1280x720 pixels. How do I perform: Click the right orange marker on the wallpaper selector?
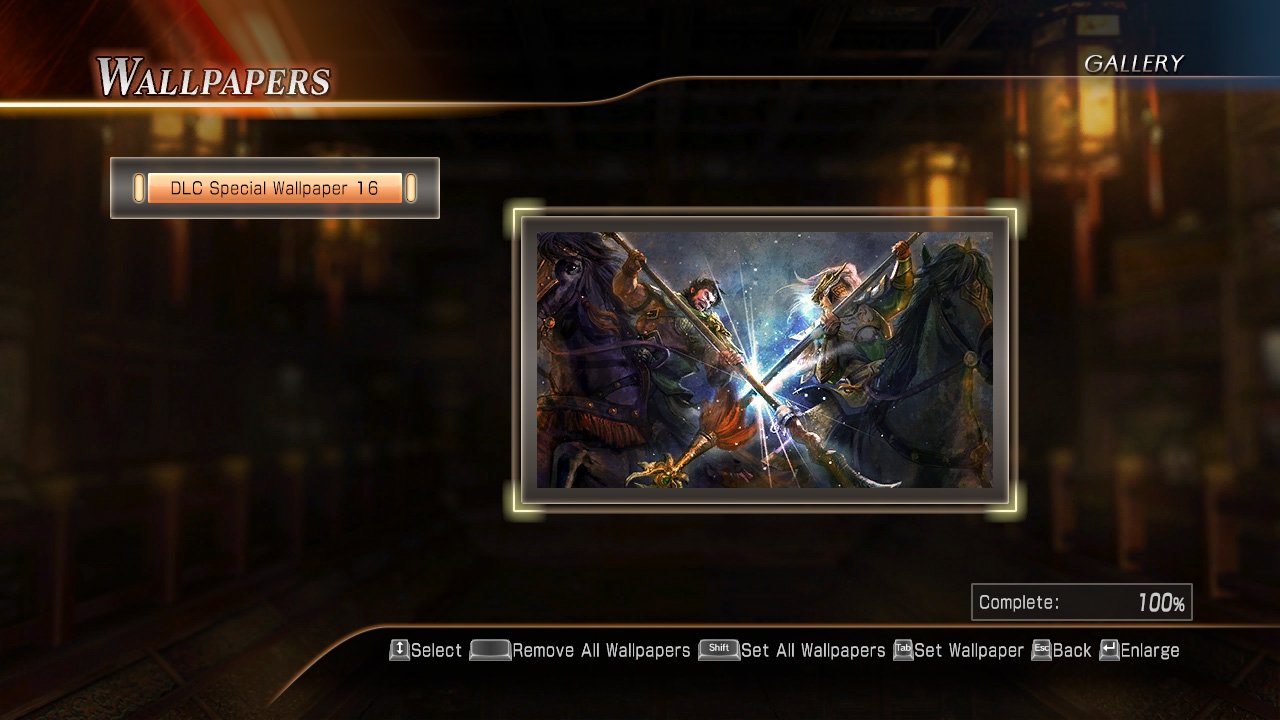tap(412, 187)
